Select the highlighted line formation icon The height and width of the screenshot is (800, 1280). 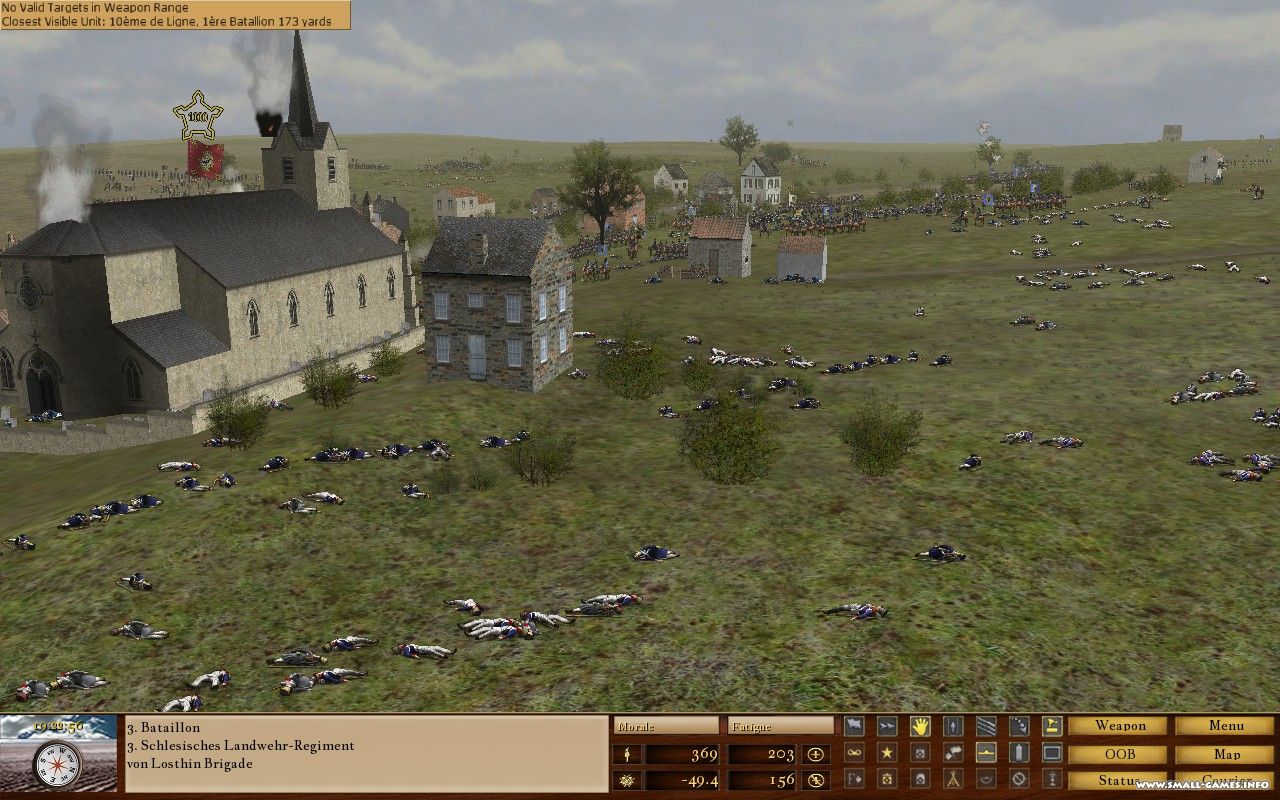tap(986, 752)
